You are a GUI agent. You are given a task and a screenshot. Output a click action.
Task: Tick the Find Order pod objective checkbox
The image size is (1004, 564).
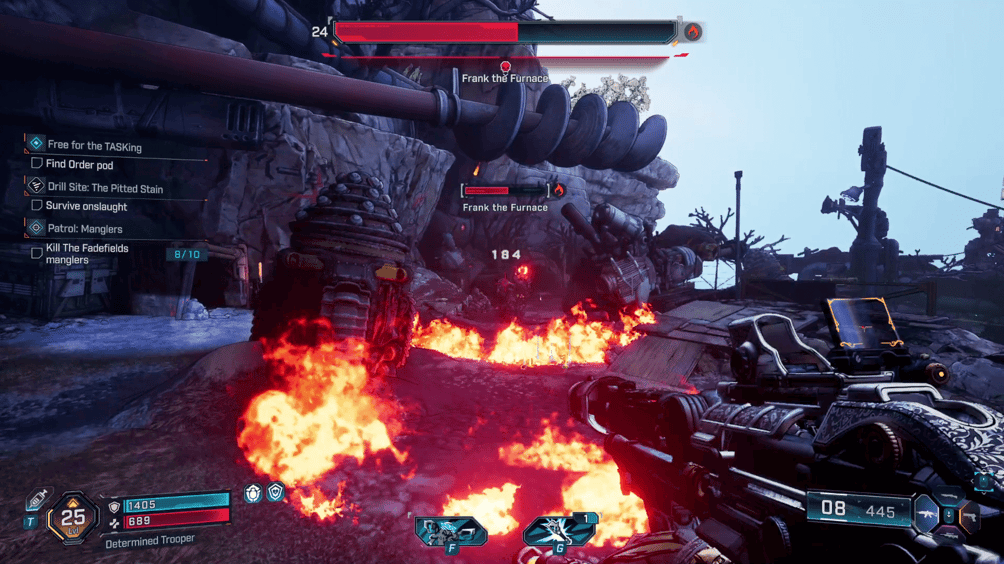coord(37,164)
